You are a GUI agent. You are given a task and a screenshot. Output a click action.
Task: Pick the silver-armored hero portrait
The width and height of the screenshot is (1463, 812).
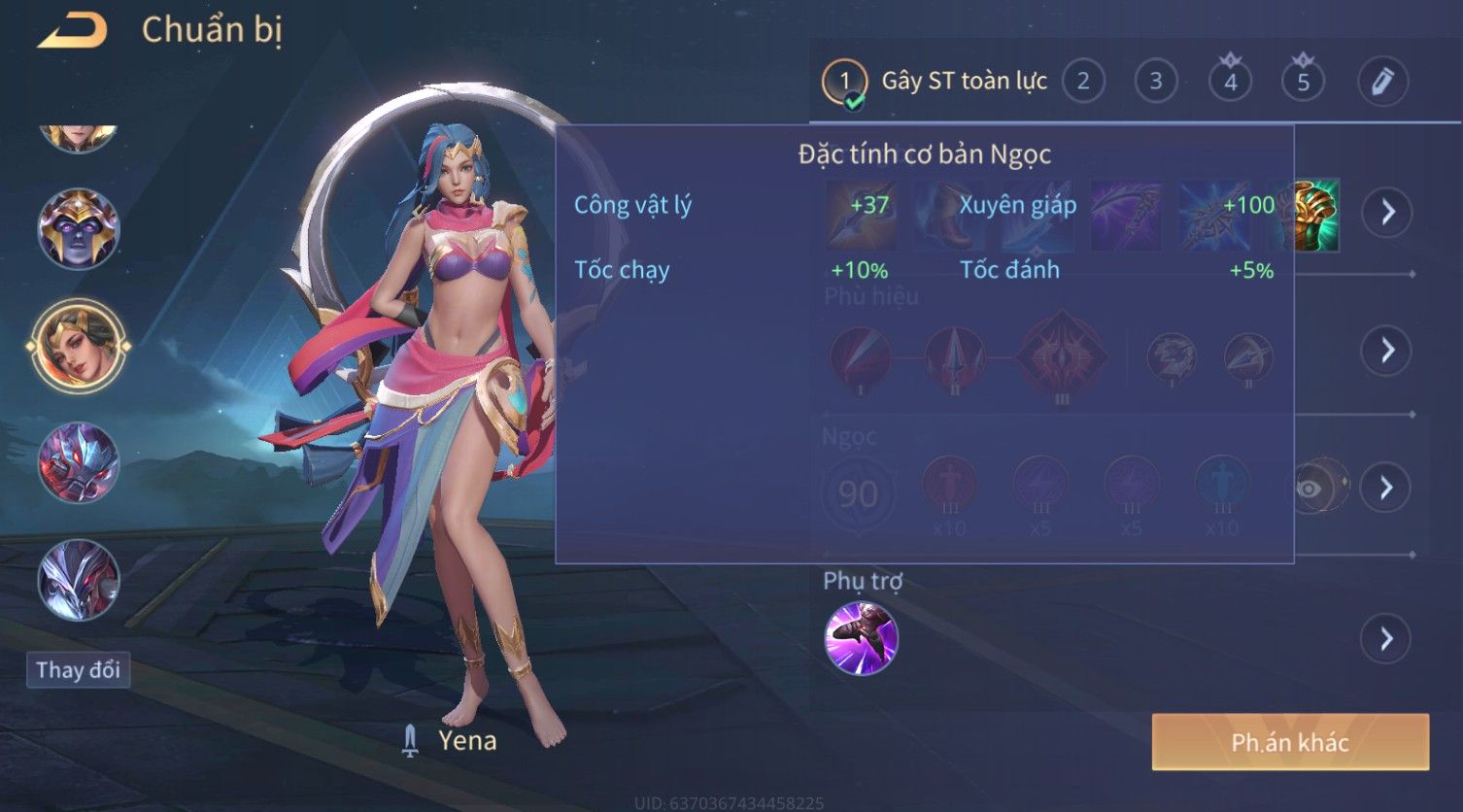[79, 580]
